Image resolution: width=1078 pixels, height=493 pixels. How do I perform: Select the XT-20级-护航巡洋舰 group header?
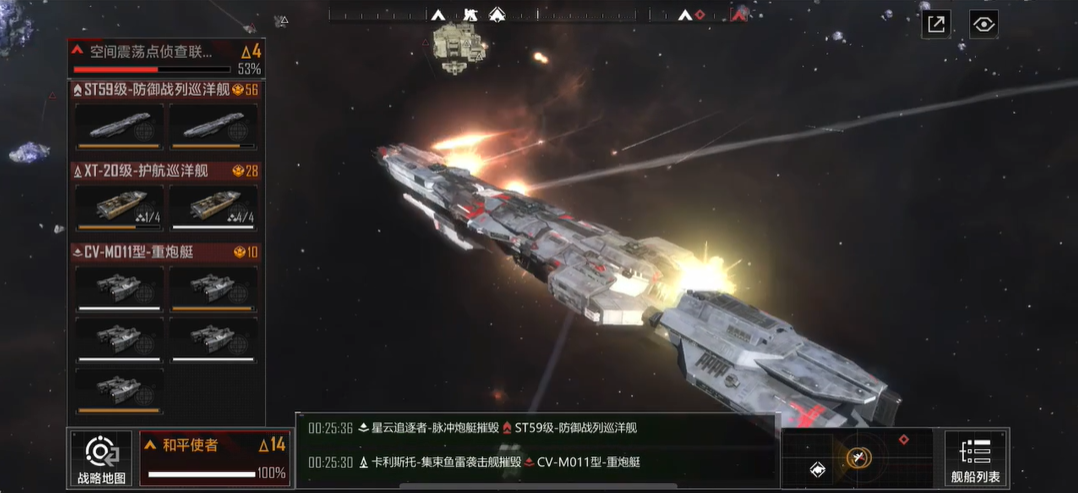coord(165,171)
